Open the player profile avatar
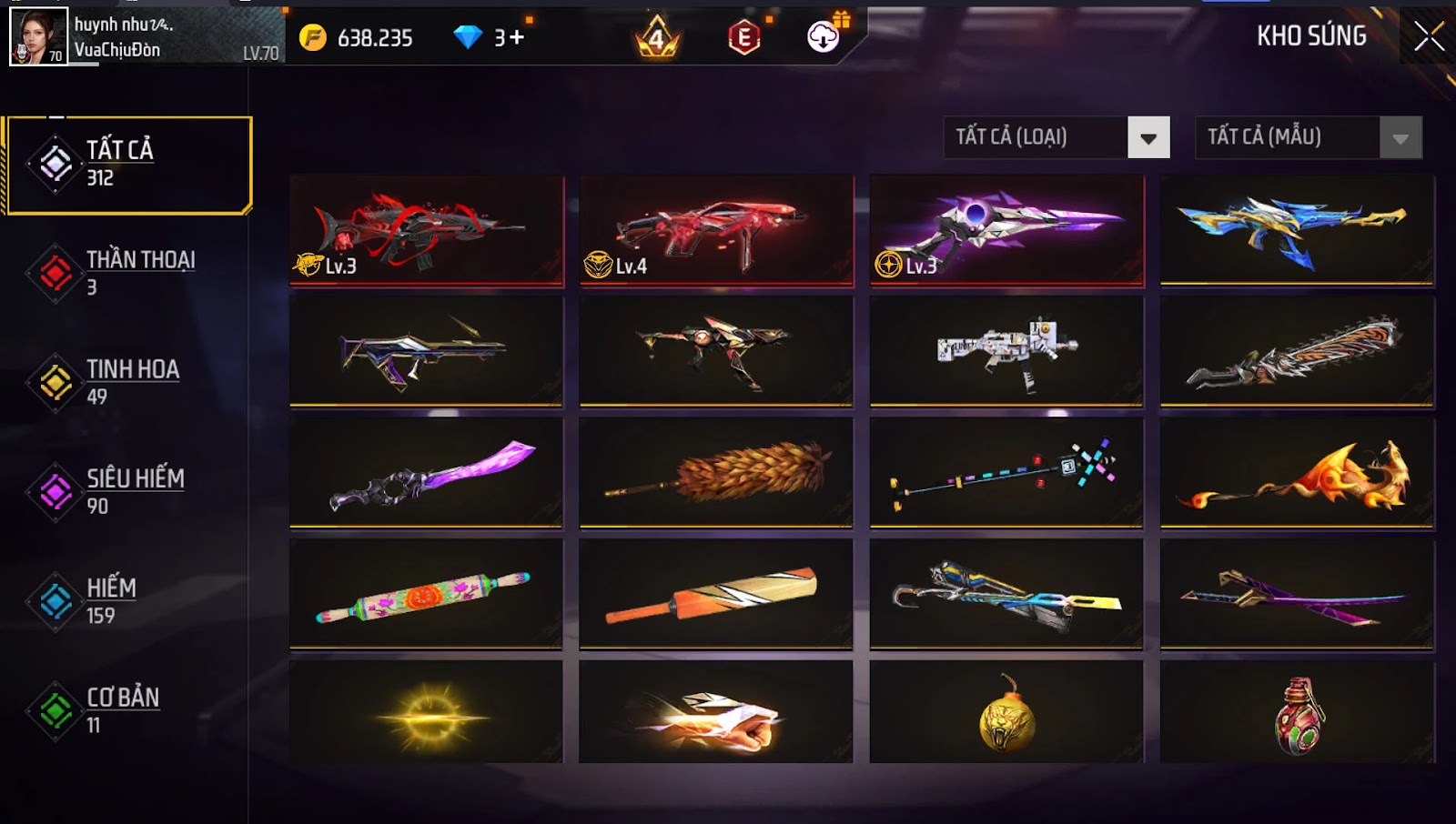1456x824 pixels. [x=38, y=36]
